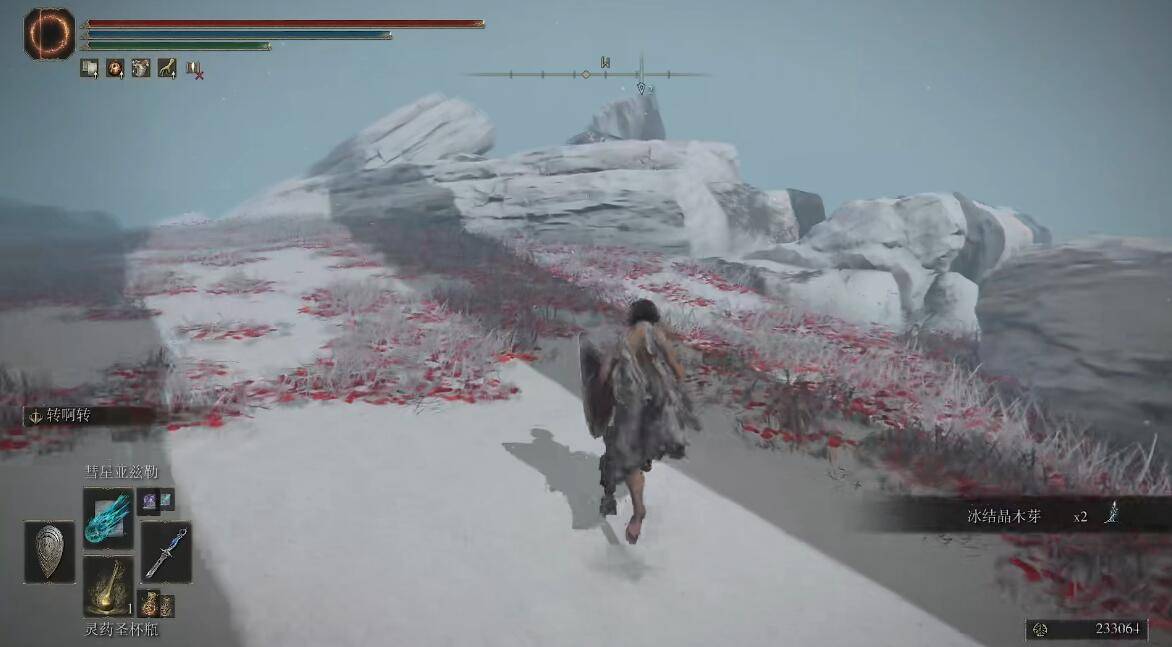
Task: Click the status icon marked with red X
Action: pyautogui.click(x=194, y=69)
